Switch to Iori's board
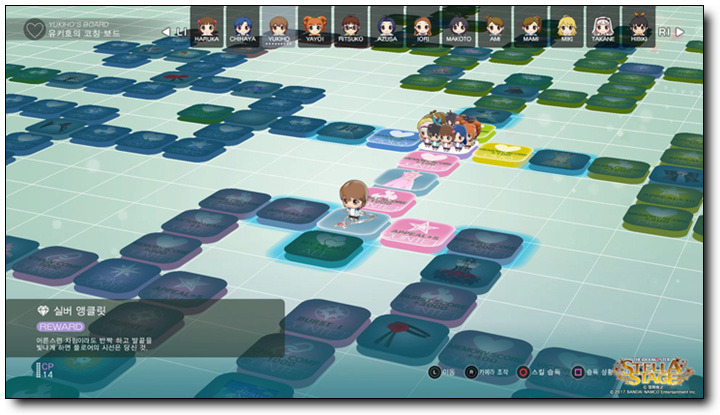Viewport: 720px width, 415px height. 422,25
